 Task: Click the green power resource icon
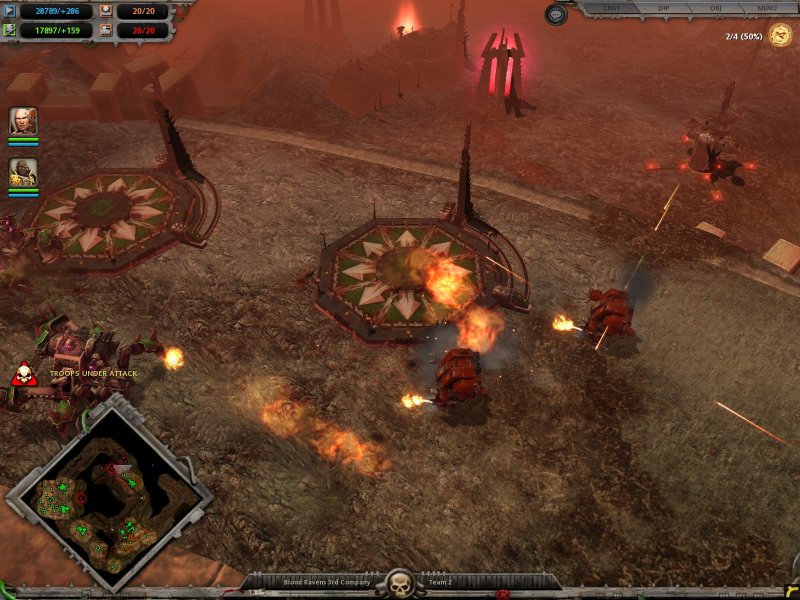click(10, 30)
